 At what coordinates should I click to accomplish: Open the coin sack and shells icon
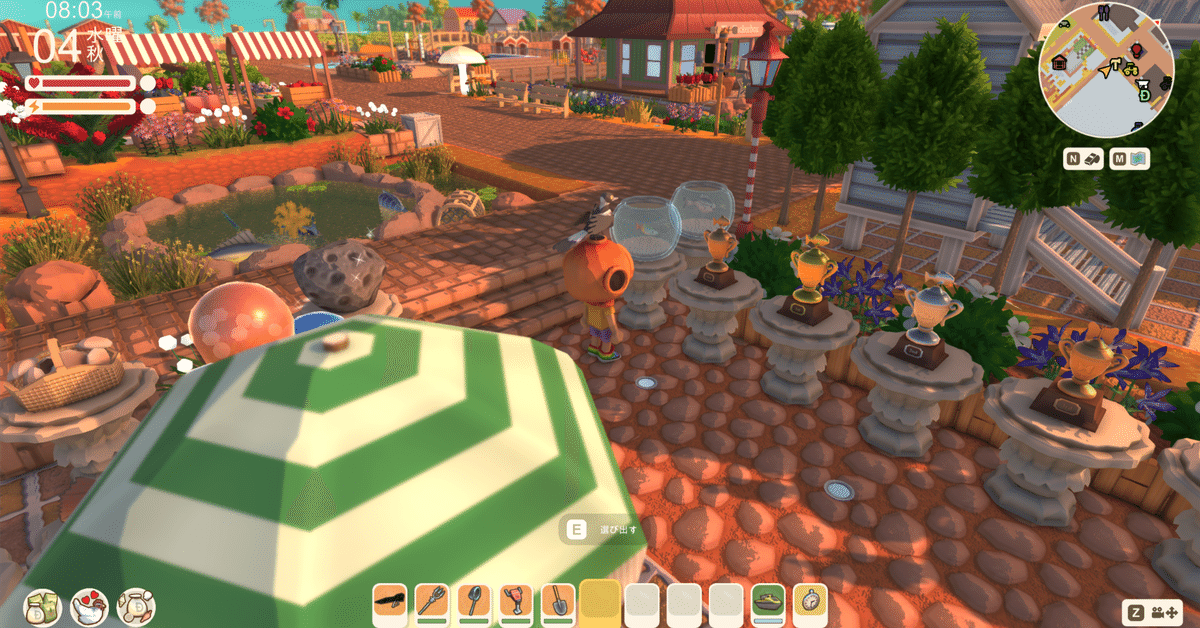pyautogui.click(x=135, y=606)
